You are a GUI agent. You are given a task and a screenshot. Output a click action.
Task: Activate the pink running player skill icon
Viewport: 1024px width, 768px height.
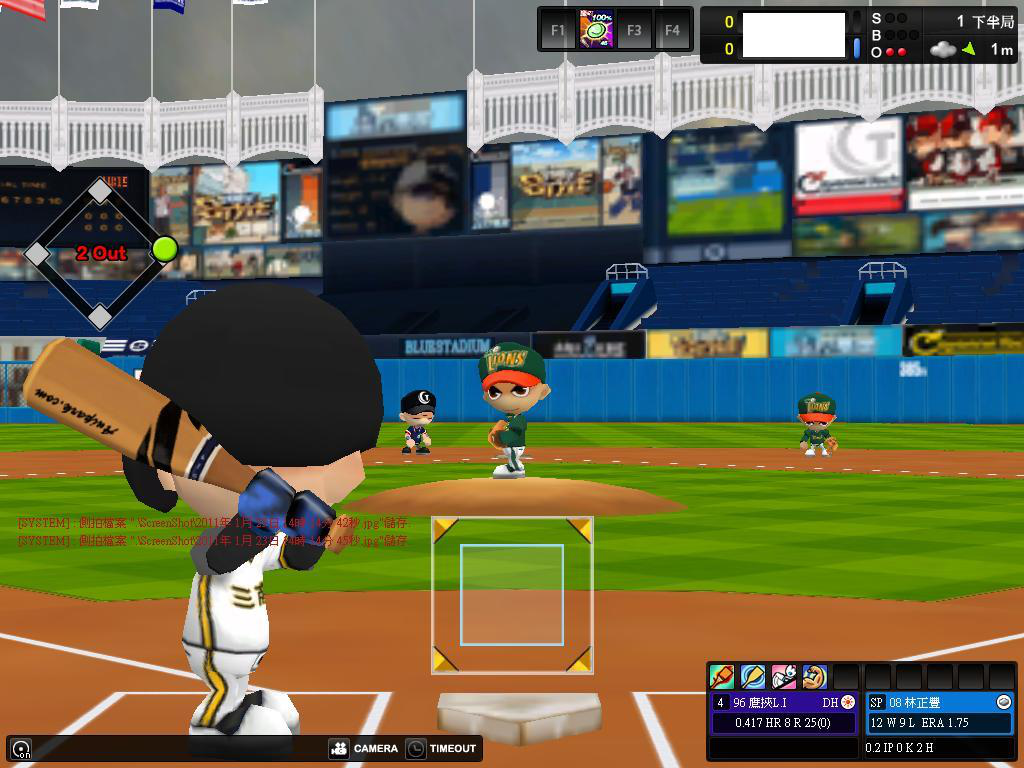(784, 677)
